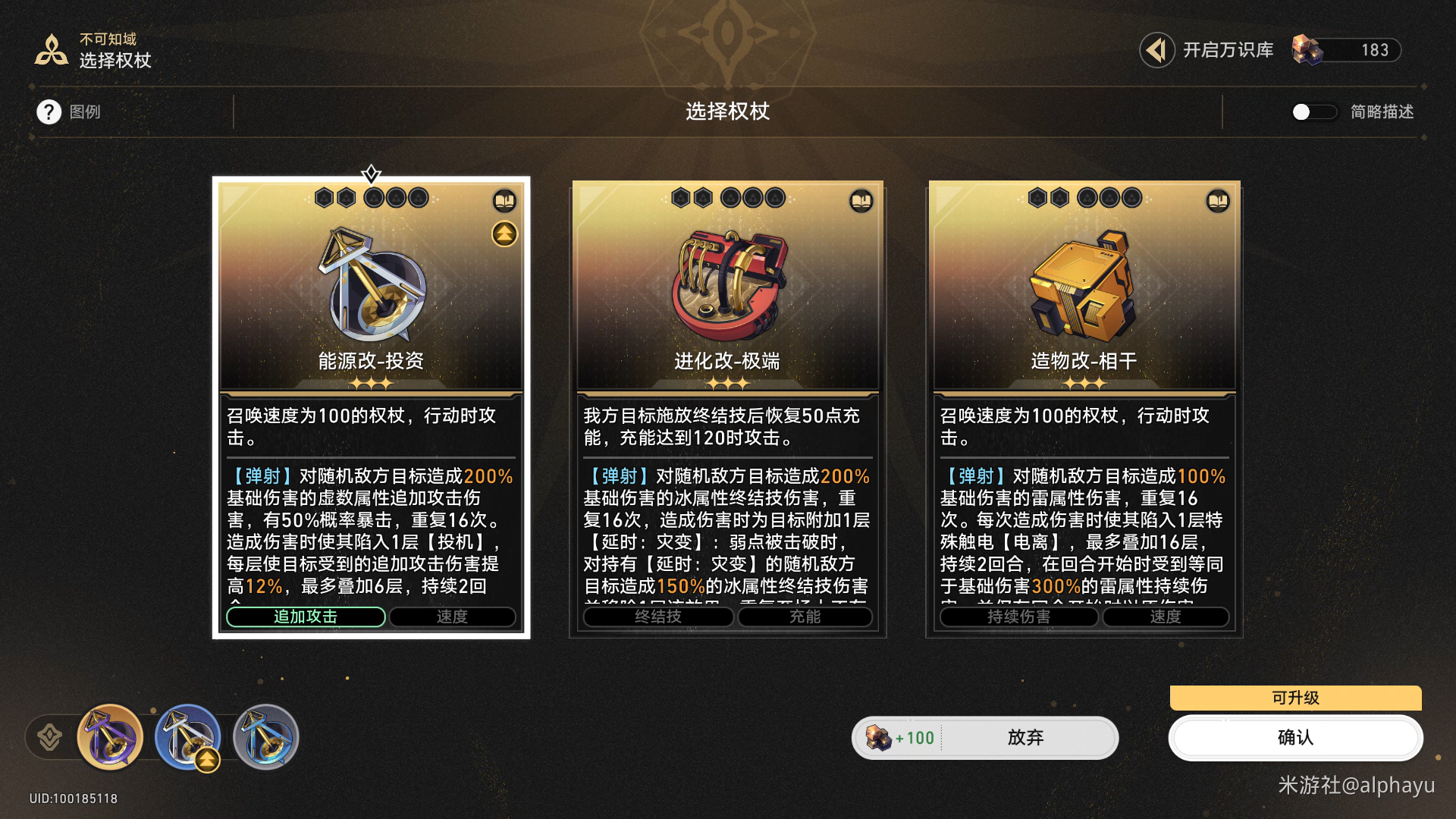Click upgrade arrow icon on 能源改-投资 card
1456x819 pixels.
pyautogui.click(x=504, y=234)
